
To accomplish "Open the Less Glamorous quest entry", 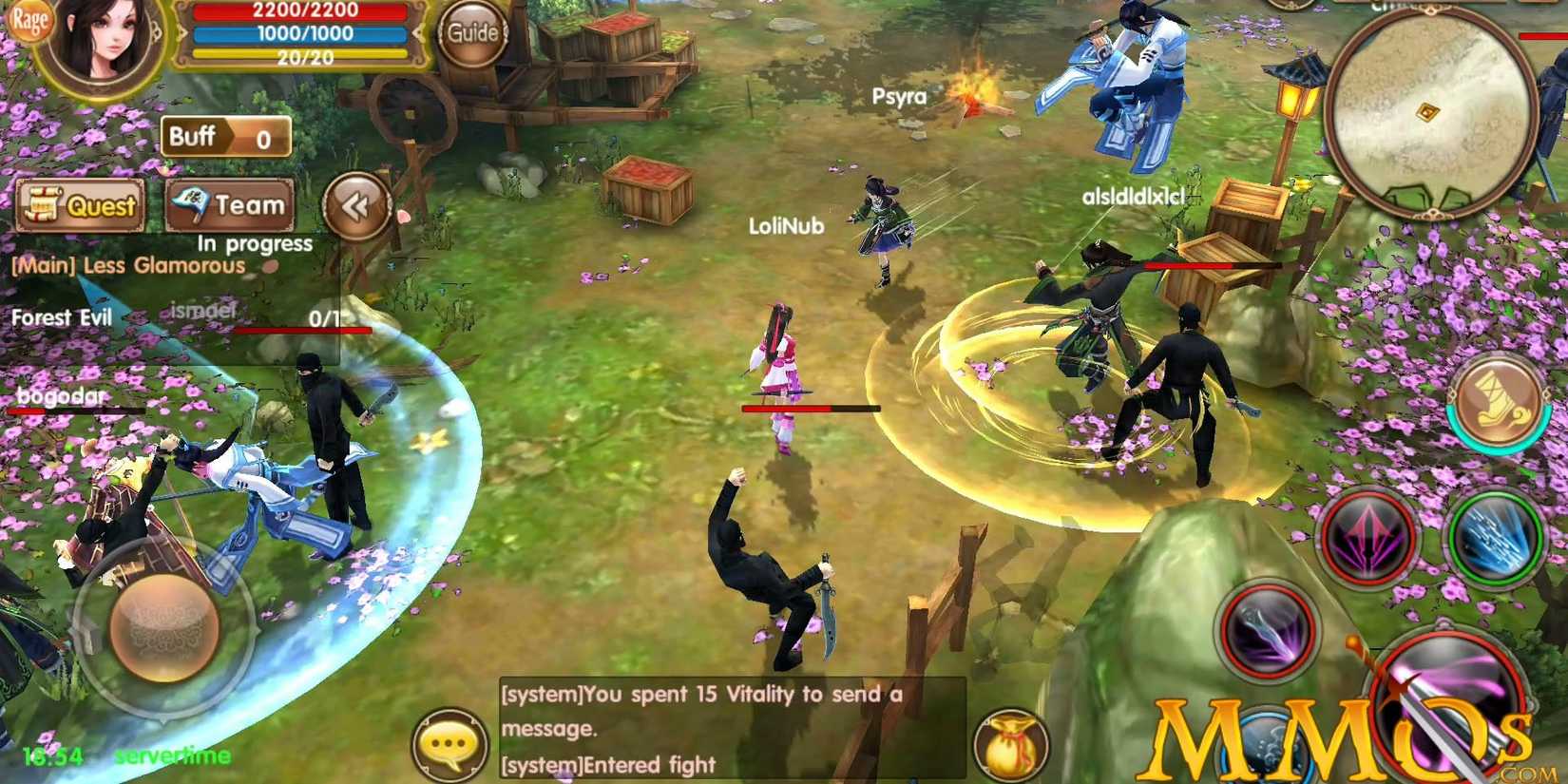I will click(126, 266).
